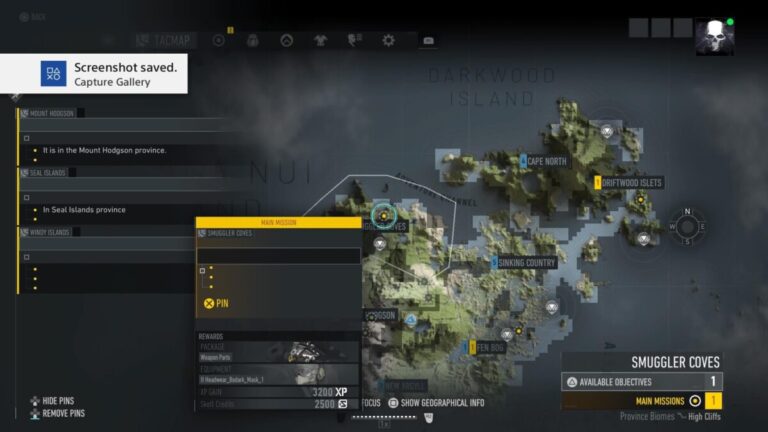
Task: Click the highlighted Smuggler Coves mission marker
Action: (x=384, y=214)
